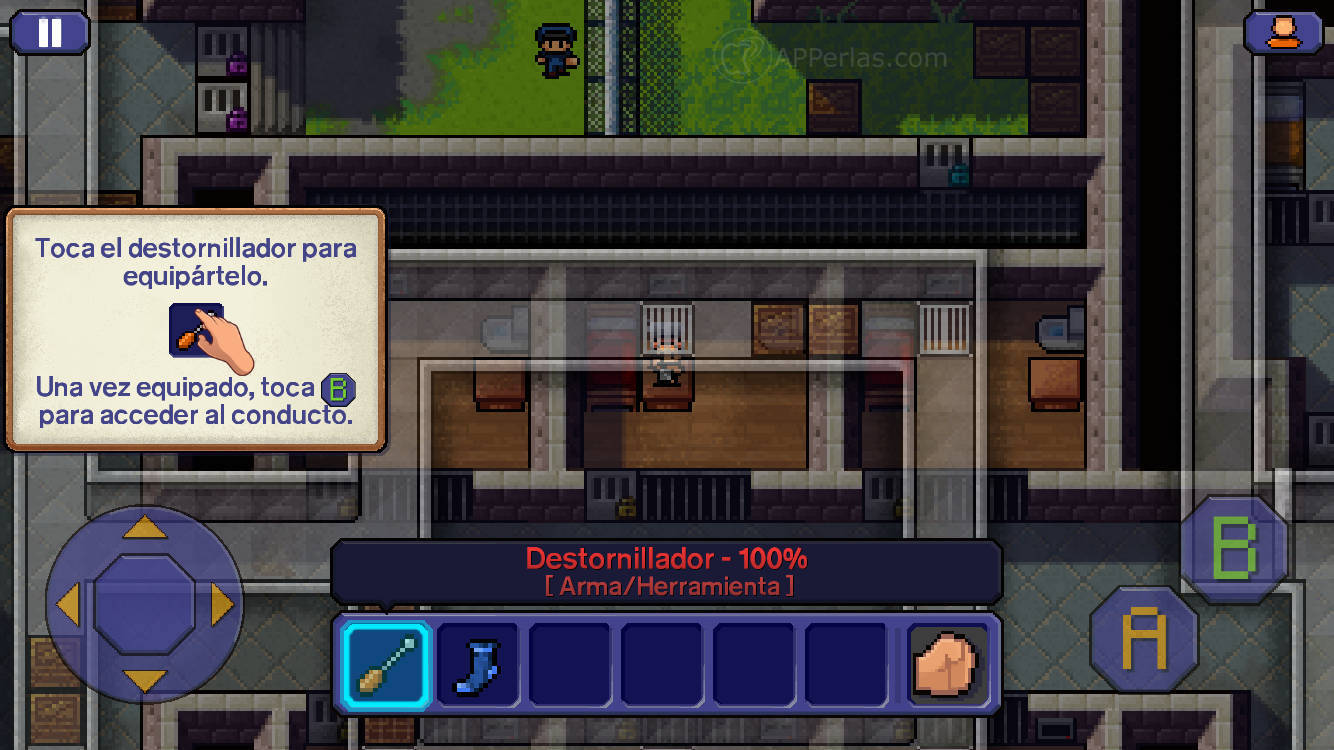This screenshot has width=1334, height=750.
Task: Open the character profile in the top-right corner
Action: (x=1281, y=32)
